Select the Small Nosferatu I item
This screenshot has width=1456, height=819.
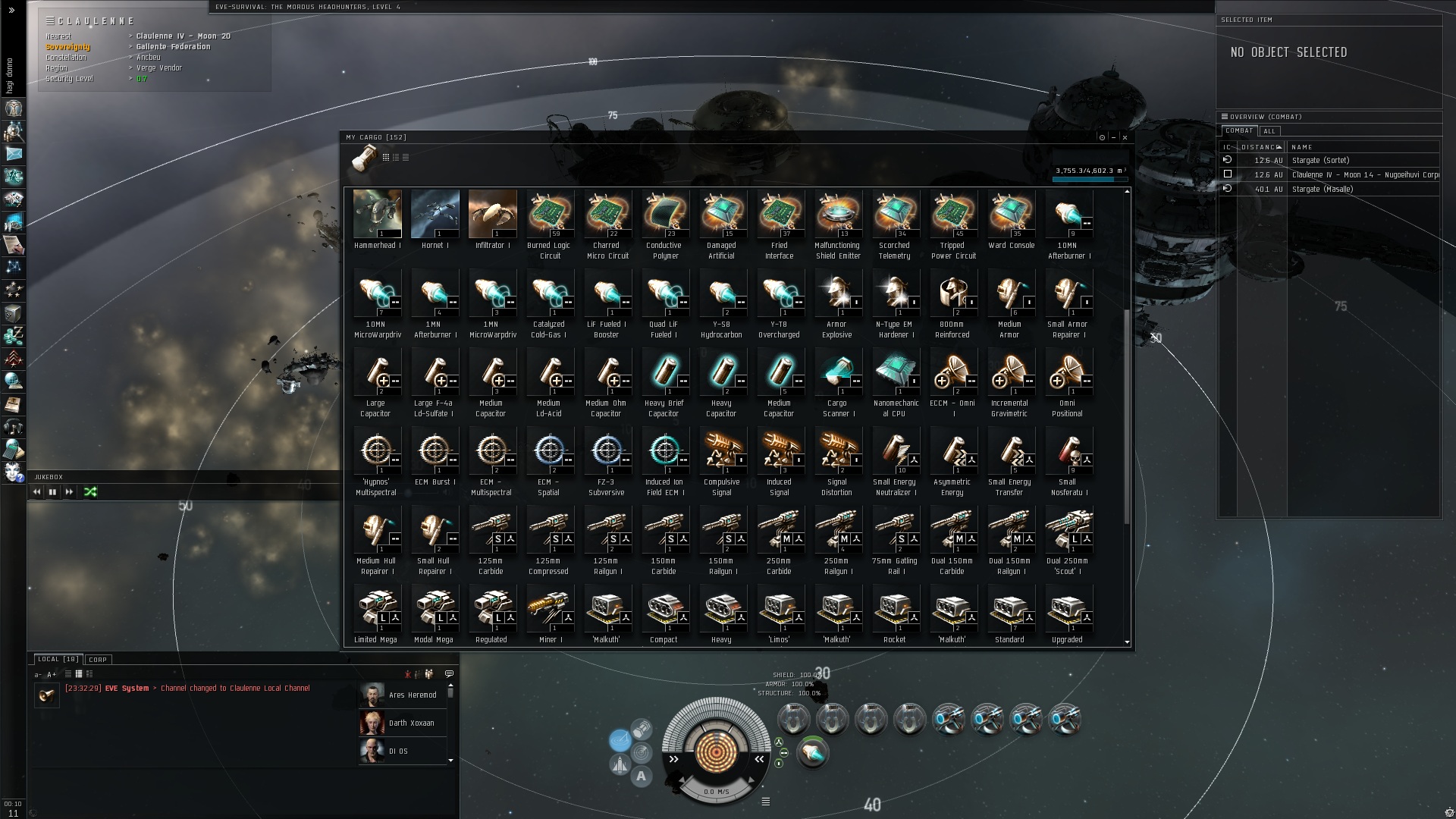point(1068,451)
